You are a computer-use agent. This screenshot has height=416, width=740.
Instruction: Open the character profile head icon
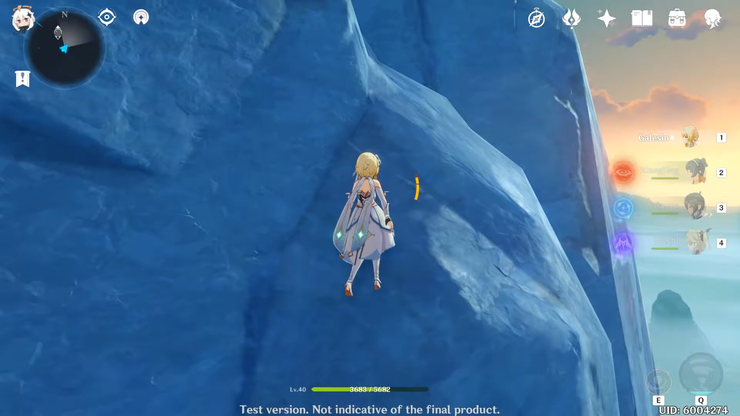(712, 18)
